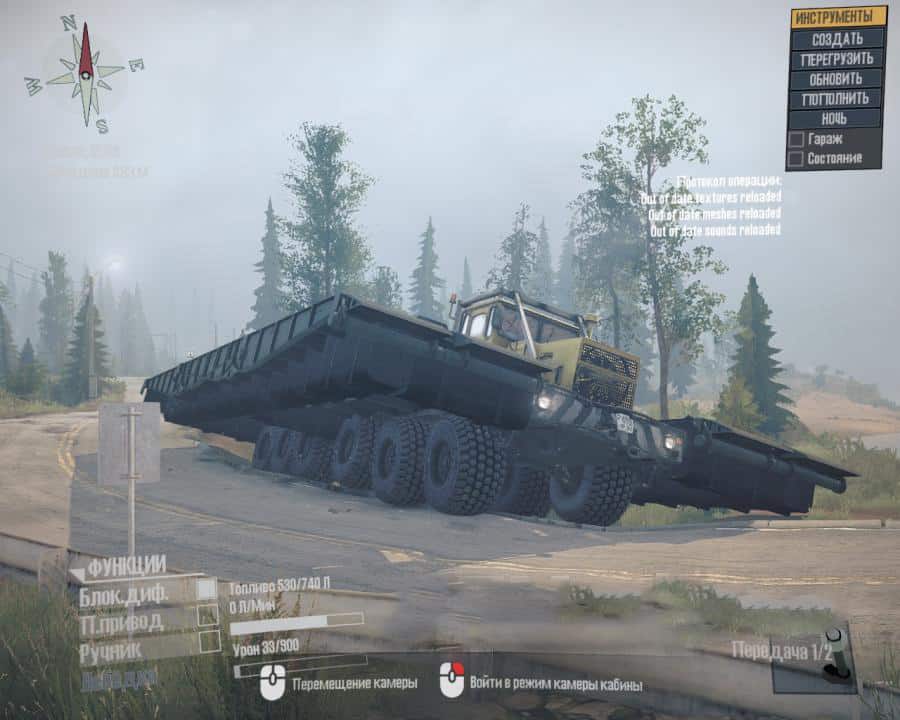Image resolution: width=900 pixels, height=720 pixels.
Task: Activate the Обновить button
Action: coord(837,79)
